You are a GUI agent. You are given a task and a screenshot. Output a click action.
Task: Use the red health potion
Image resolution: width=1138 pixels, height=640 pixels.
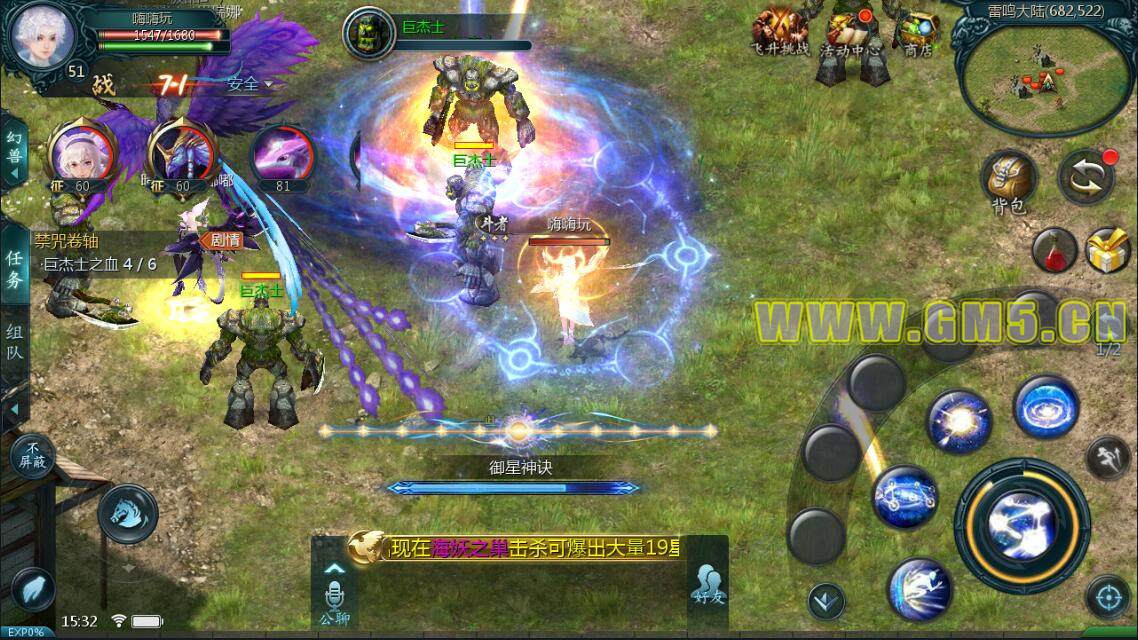[1052, 248]
